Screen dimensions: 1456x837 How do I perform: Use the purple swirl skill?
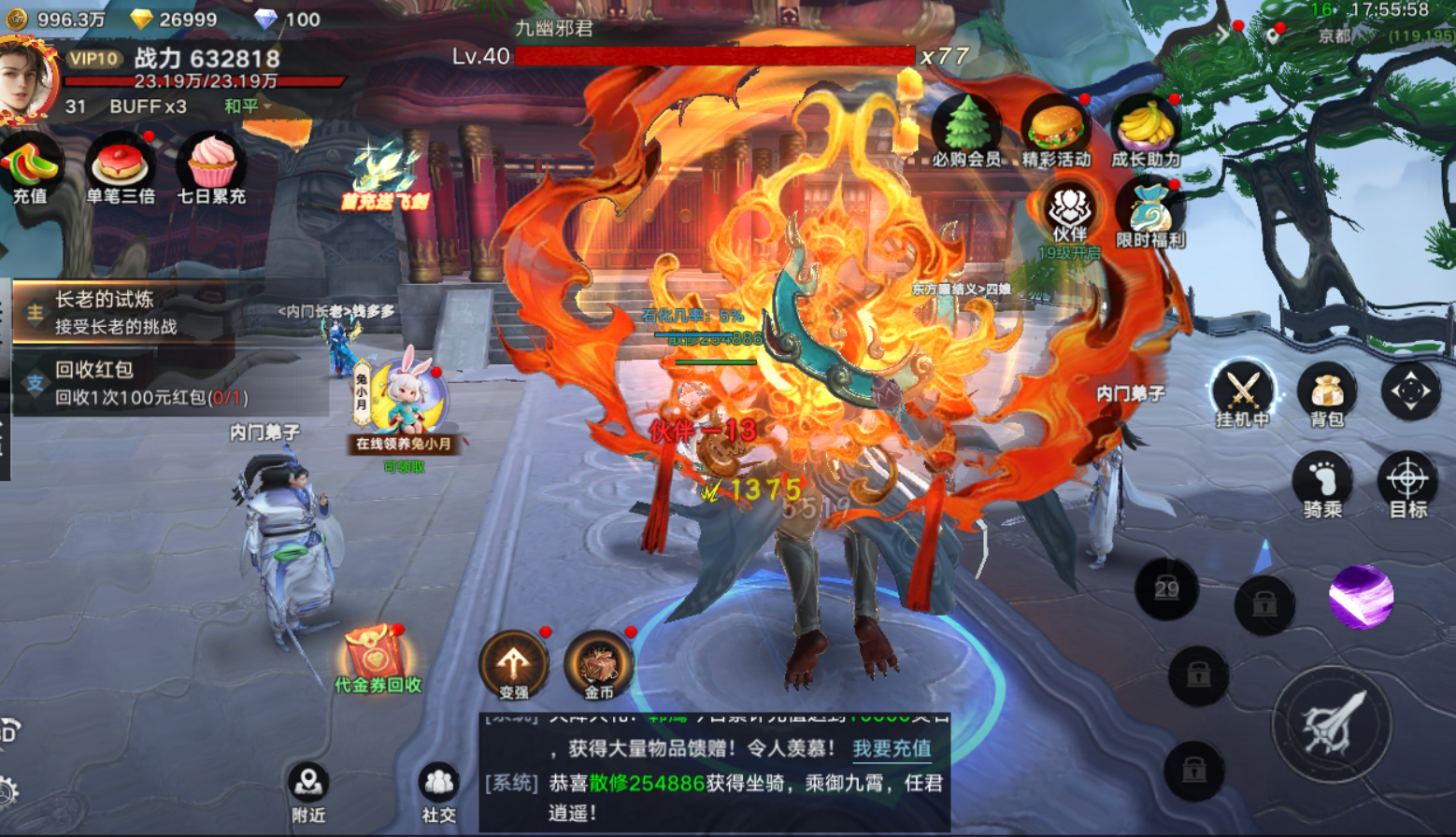coord(1361,596)
